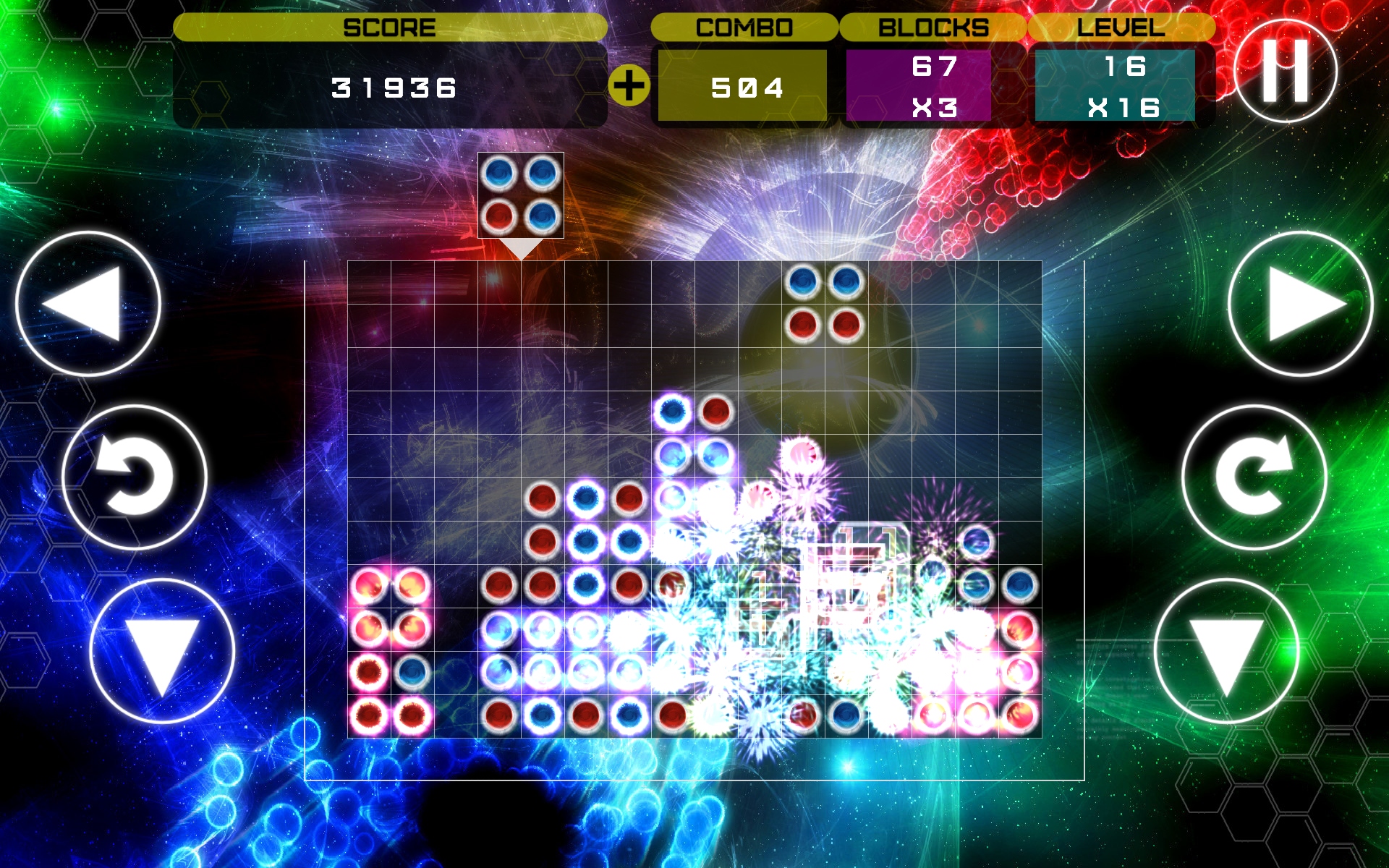Move the falling block left
This screenshot has width=1389, height=868.
pos(88,304)
